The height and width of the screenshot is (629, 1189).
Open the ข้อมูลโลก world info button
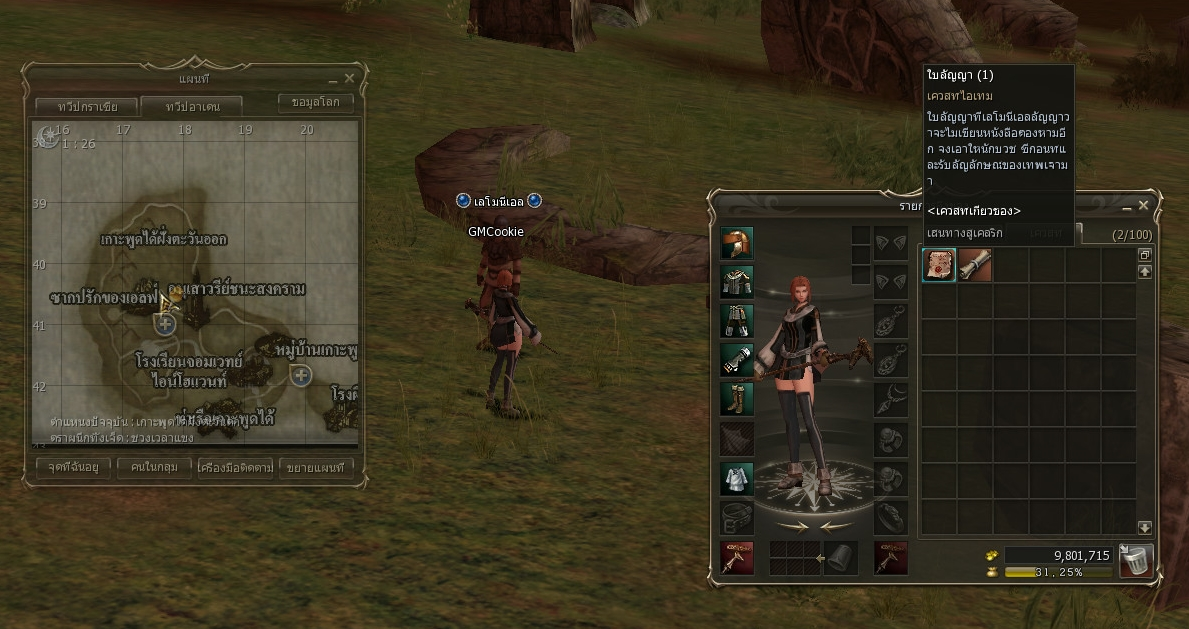315,103
